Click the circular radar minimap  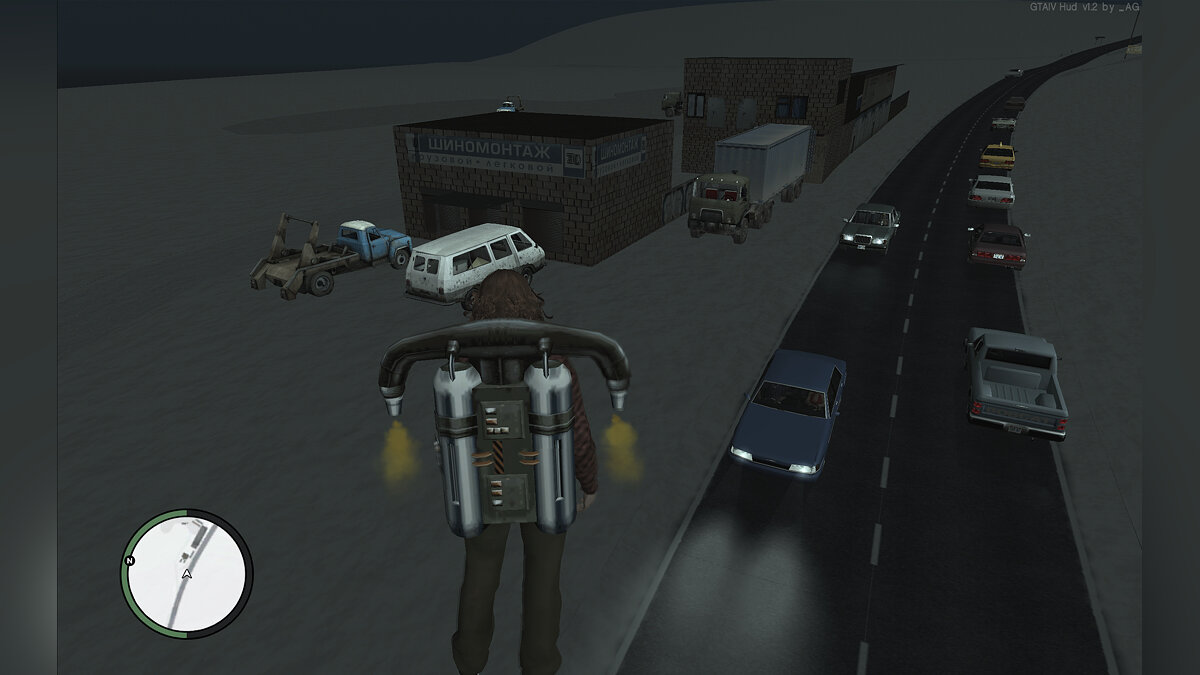click(186, 575)
